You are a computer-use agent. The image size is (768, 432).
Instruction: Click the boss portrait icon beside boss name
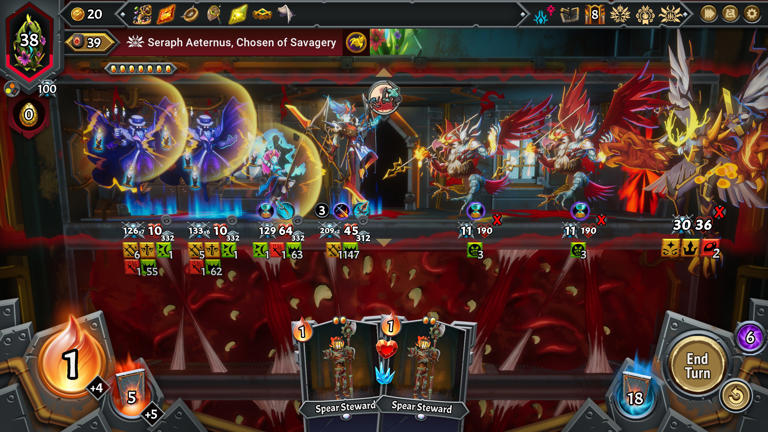[357, 42]
